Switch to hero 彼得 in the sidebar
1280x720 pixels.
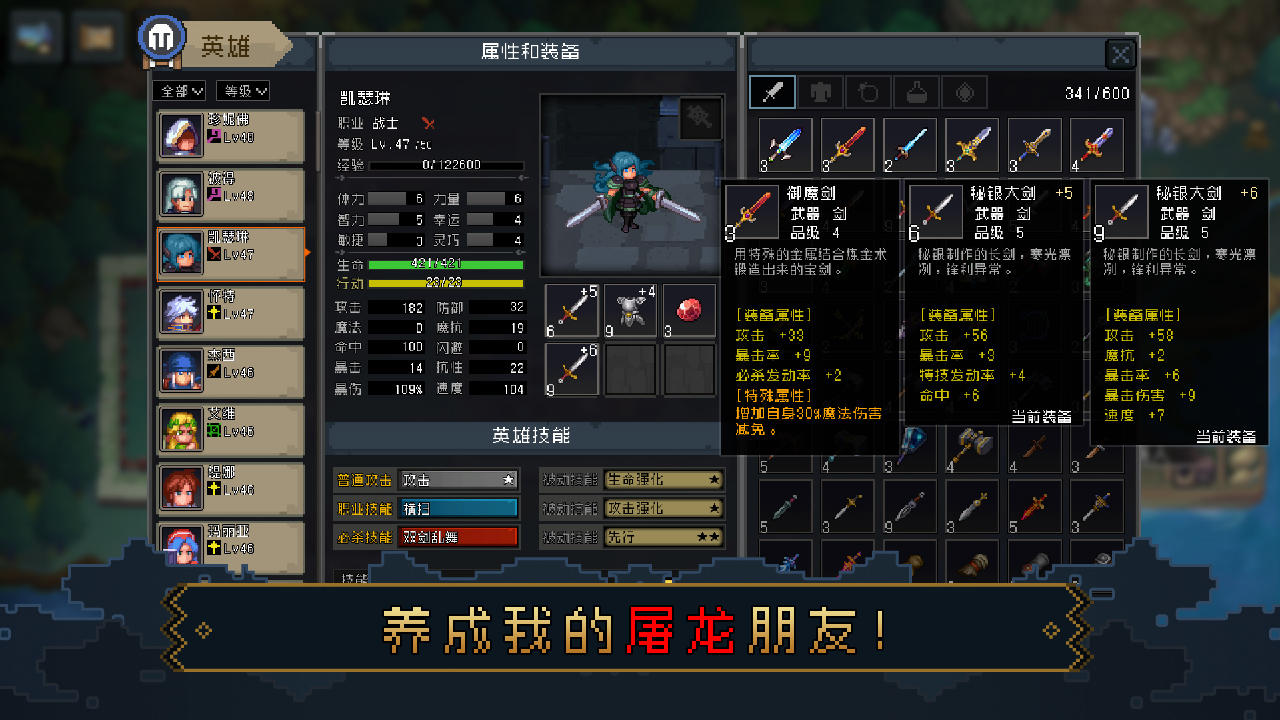click(x=230, y=194)
